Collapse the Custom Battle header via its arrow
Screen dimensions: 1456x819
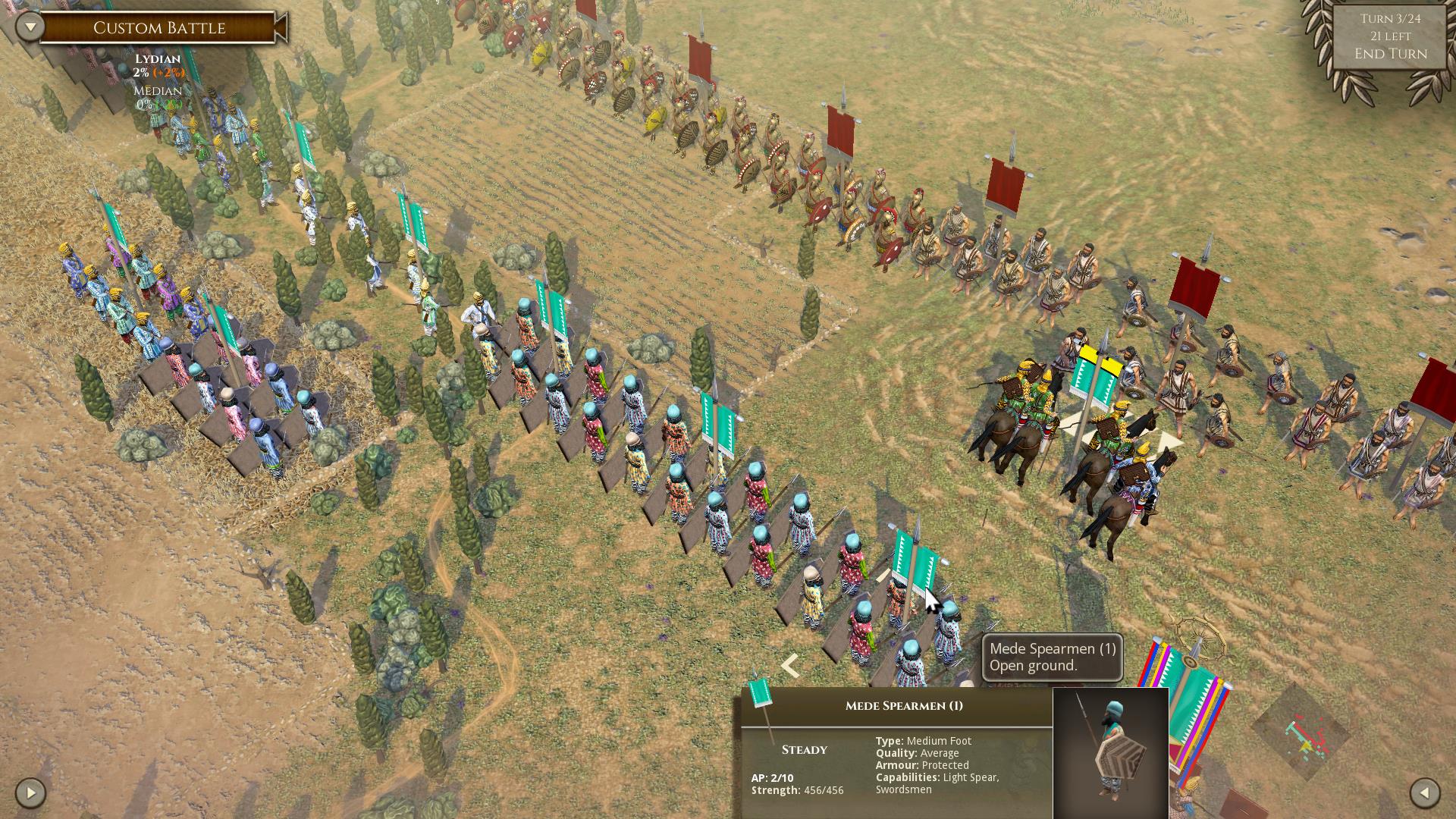(29, 25)
